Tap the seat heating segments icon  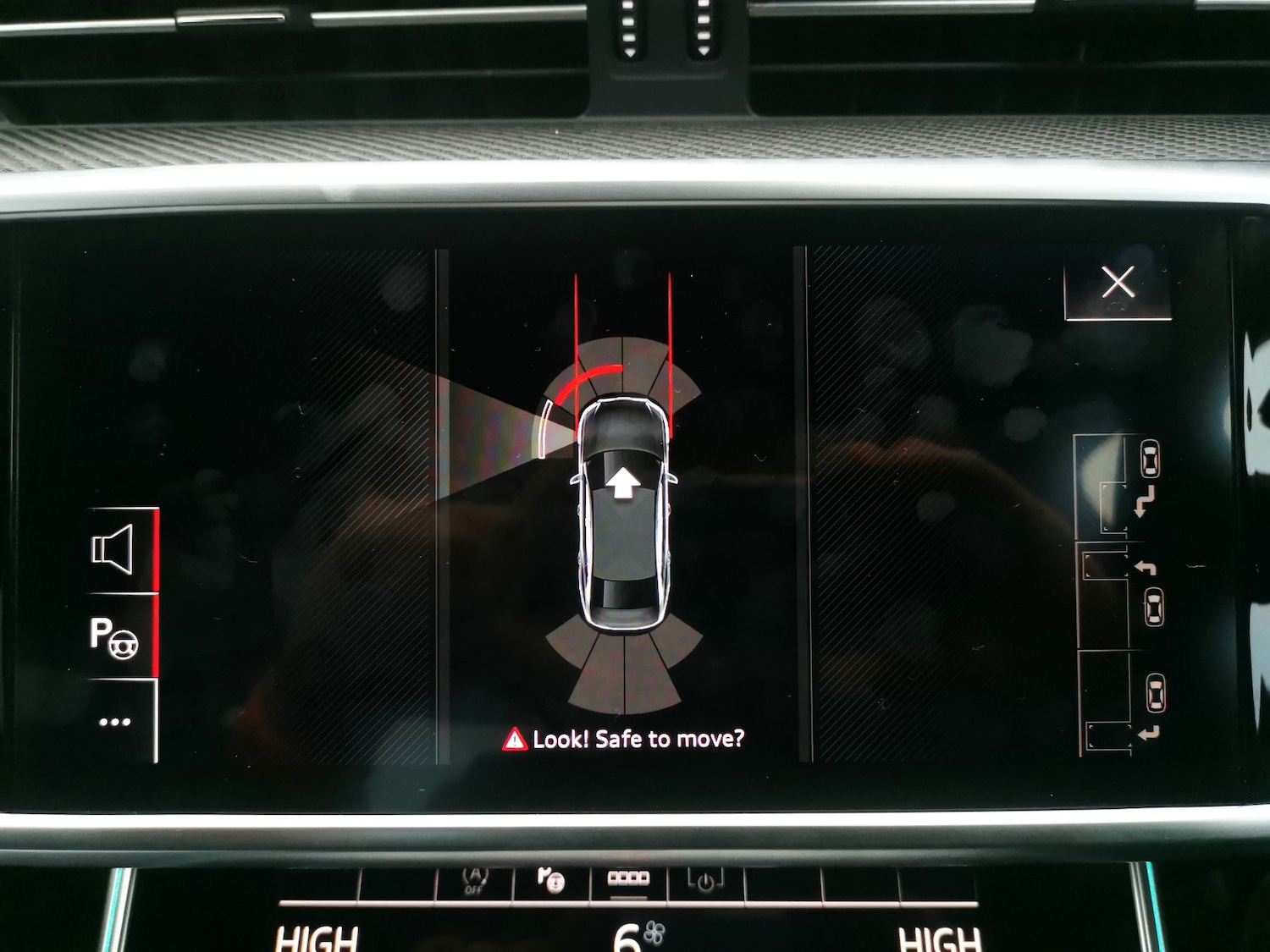pos(628,878)
